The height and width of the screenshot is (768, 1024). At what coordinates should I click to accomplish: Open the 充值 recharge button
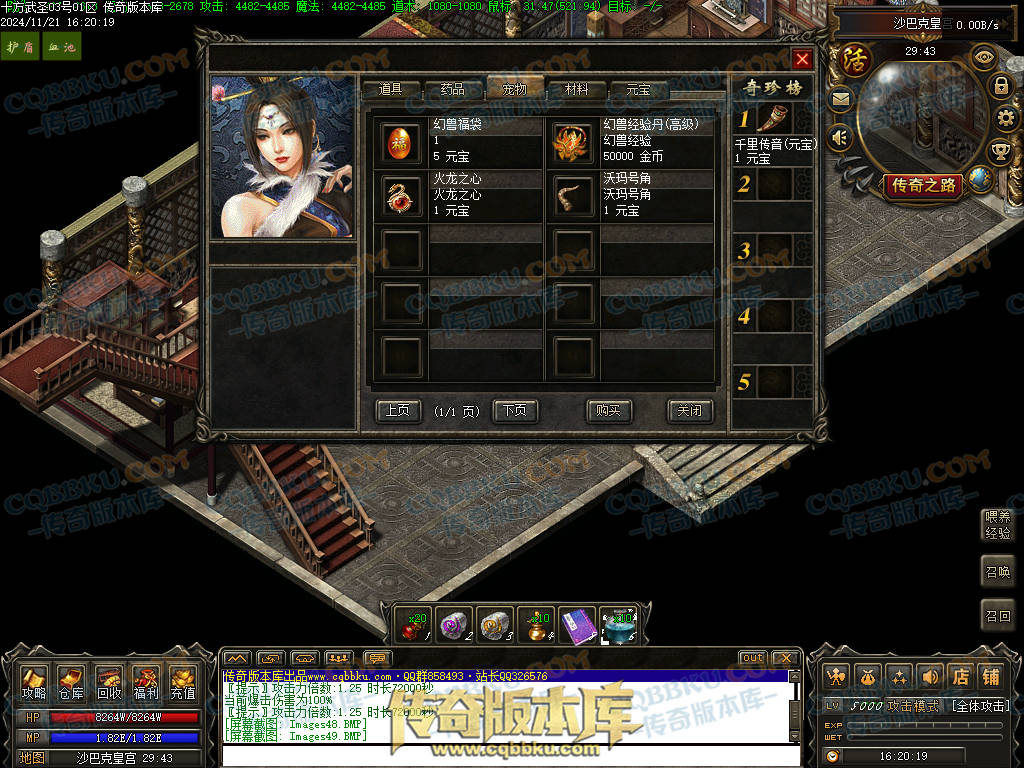tap(183, 681)
